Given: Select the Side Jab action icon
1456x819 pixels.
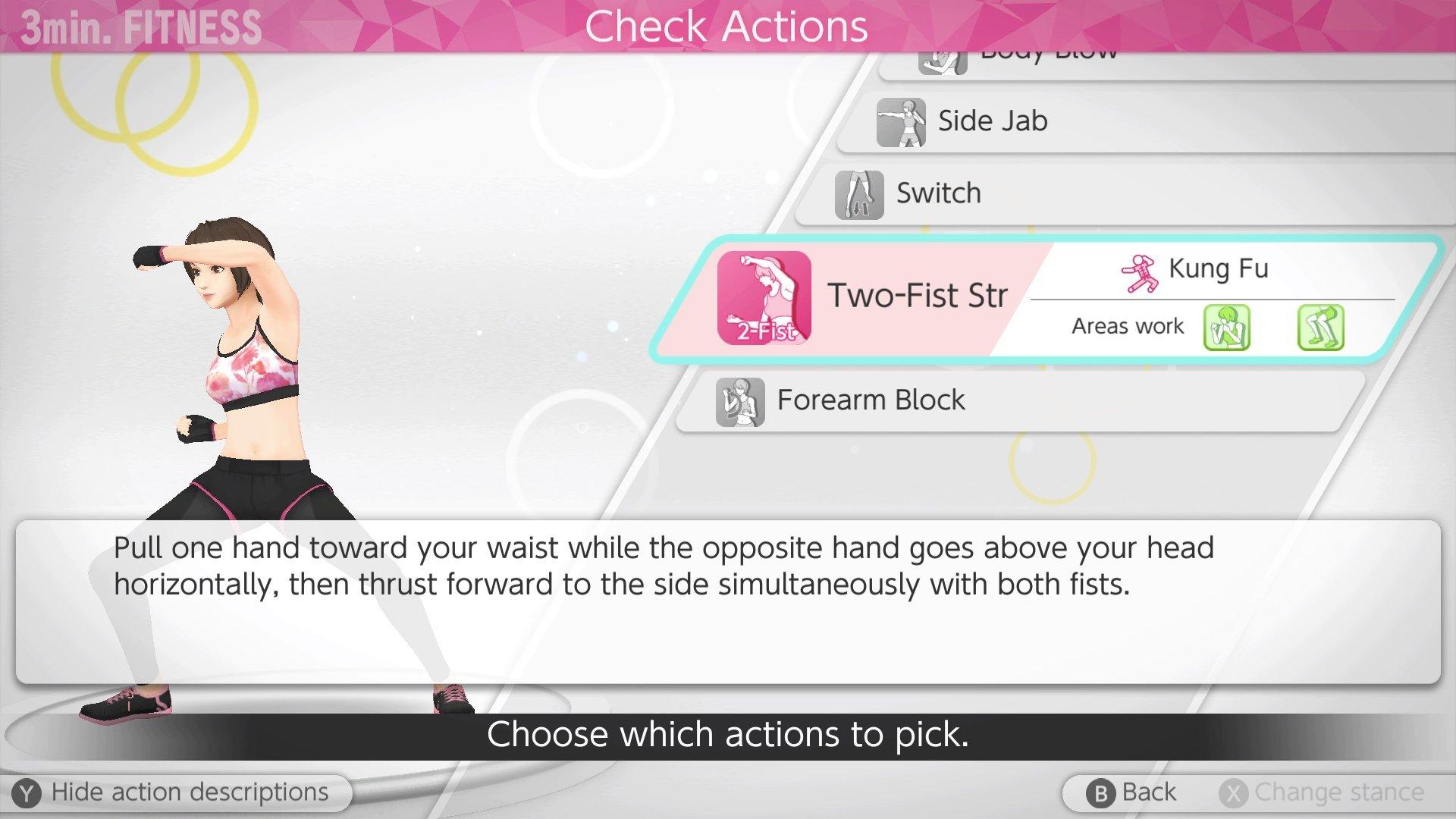Looking at the screenshot, I should point(902,121).
